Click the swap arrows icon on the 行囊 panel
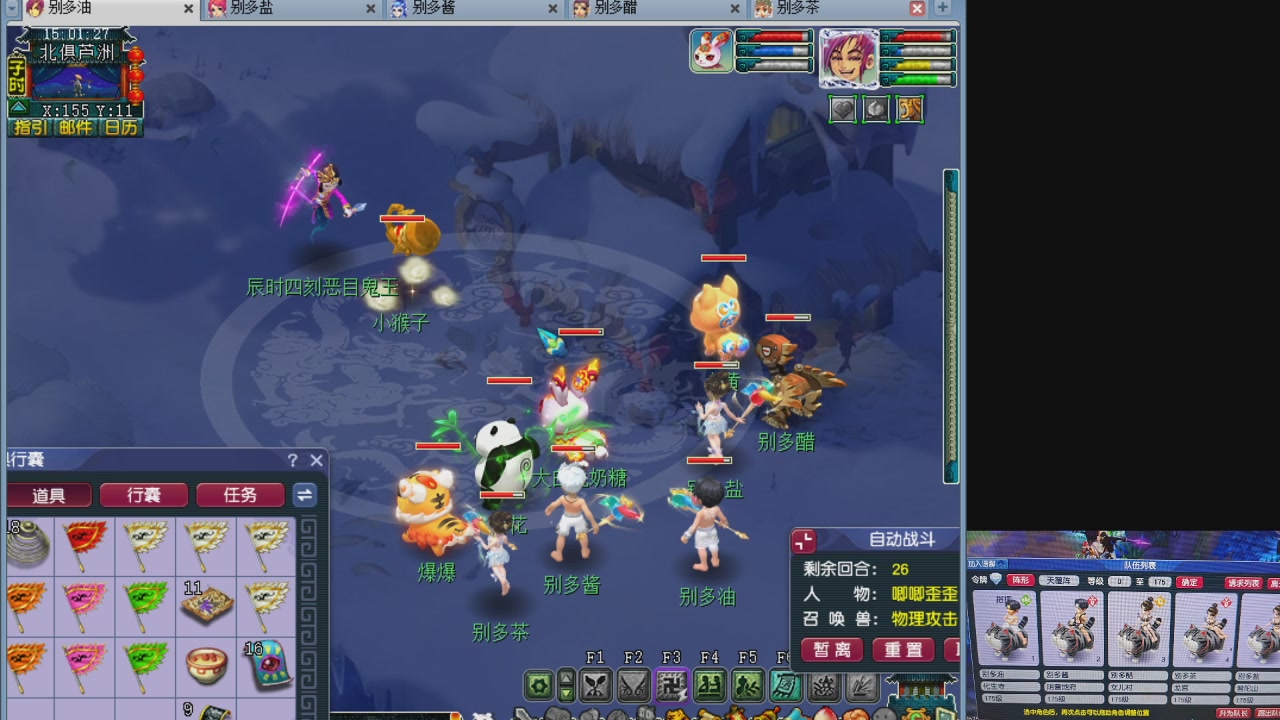The height and width of the screenshot is (720, 1280). [304, 494]
